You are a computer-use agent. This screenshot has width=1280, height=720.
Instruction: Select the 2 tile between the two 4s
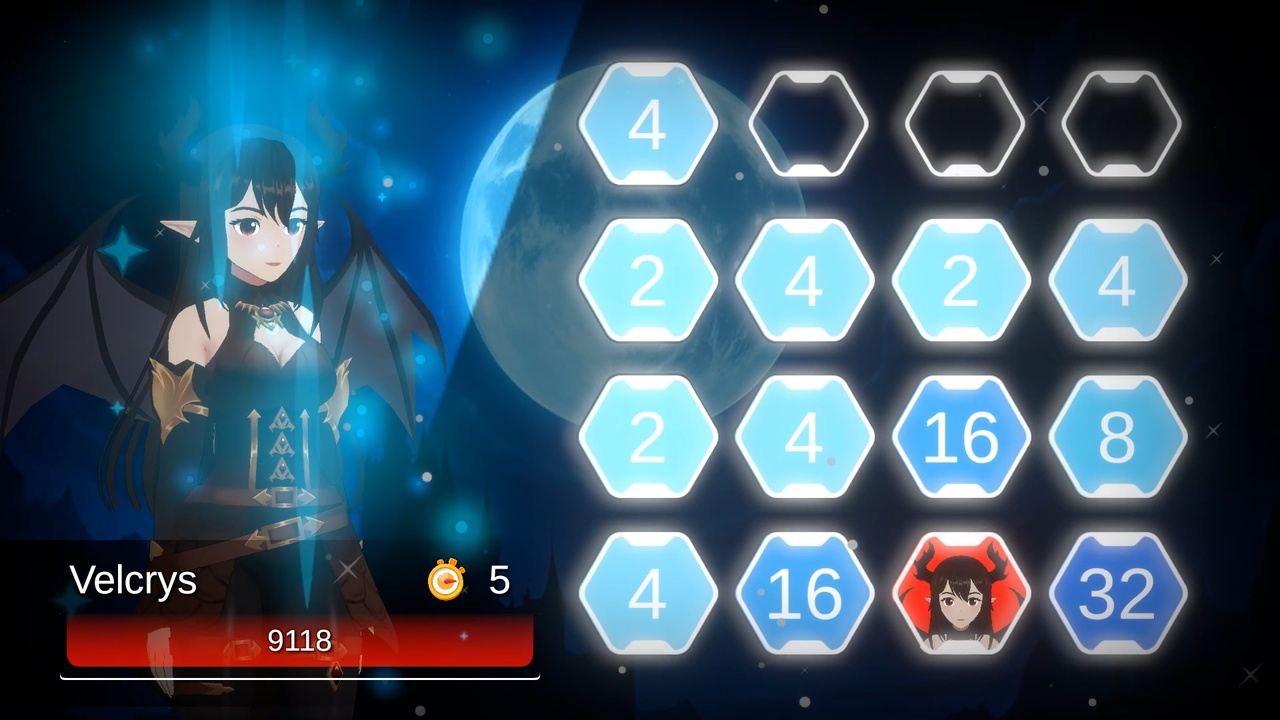click(961, 282)
